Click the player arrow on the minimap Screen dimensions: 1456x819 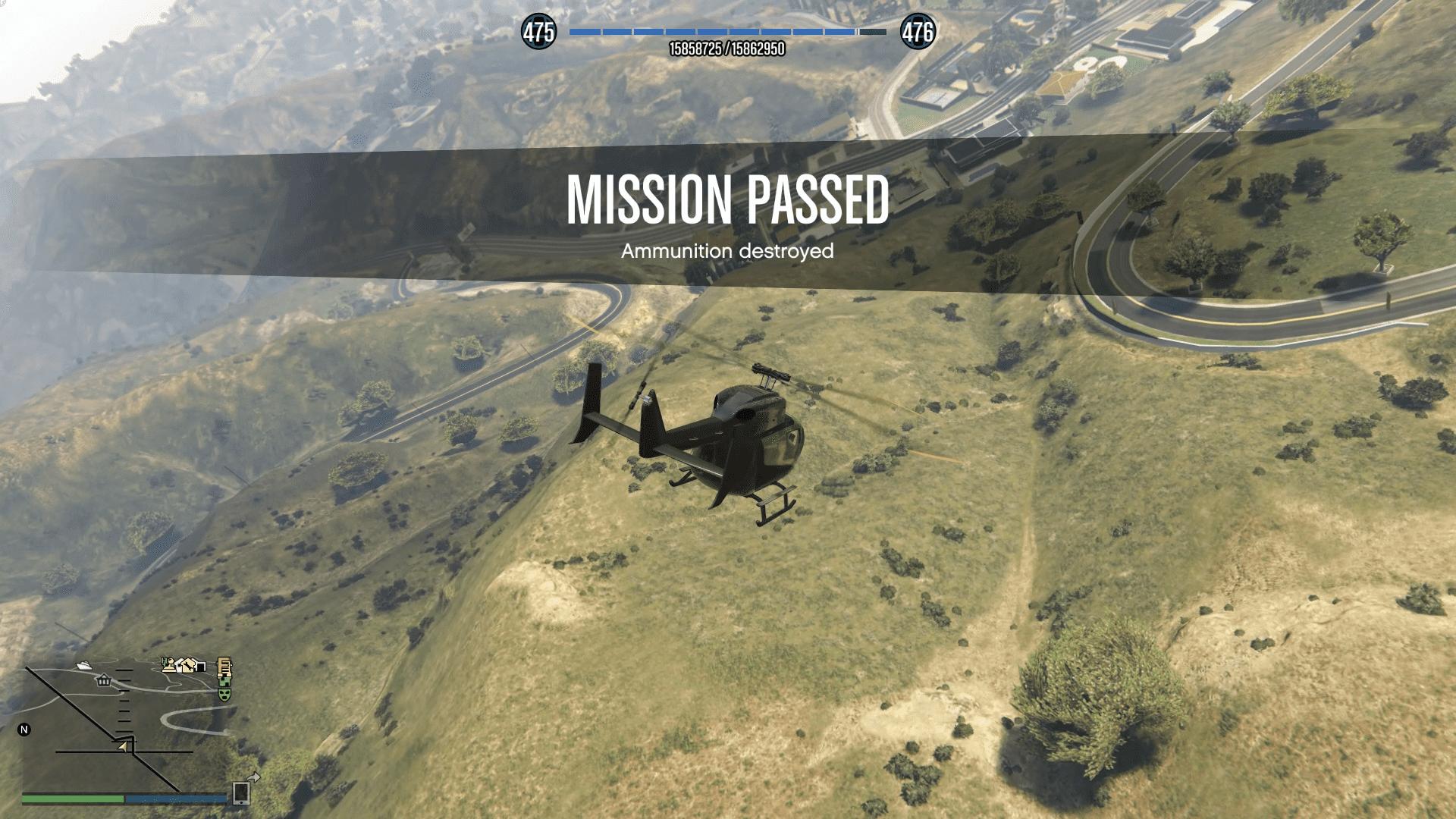123,747
